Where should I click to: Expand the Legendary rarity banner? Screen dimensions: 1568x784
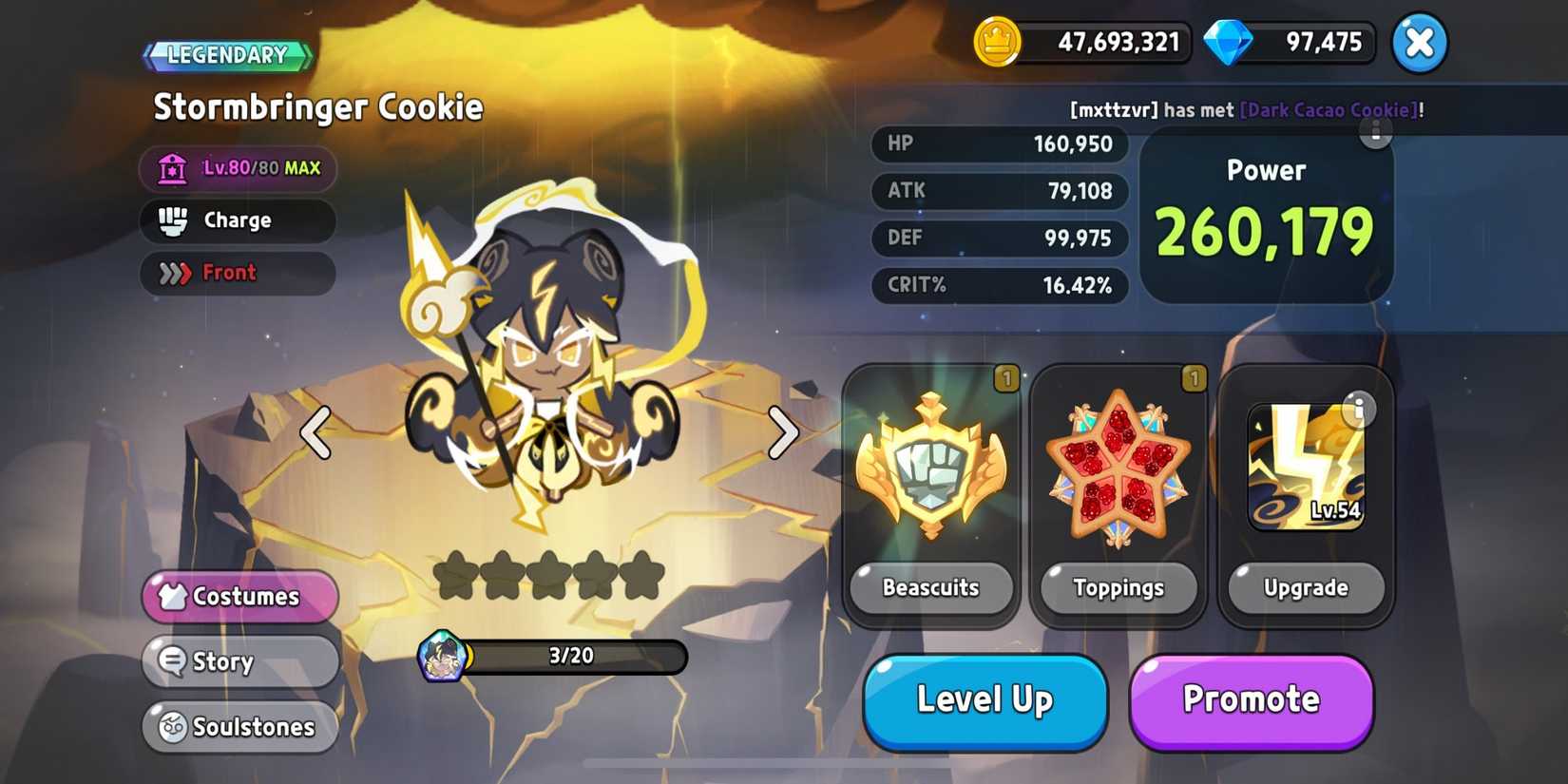click(x=225, y=54)
